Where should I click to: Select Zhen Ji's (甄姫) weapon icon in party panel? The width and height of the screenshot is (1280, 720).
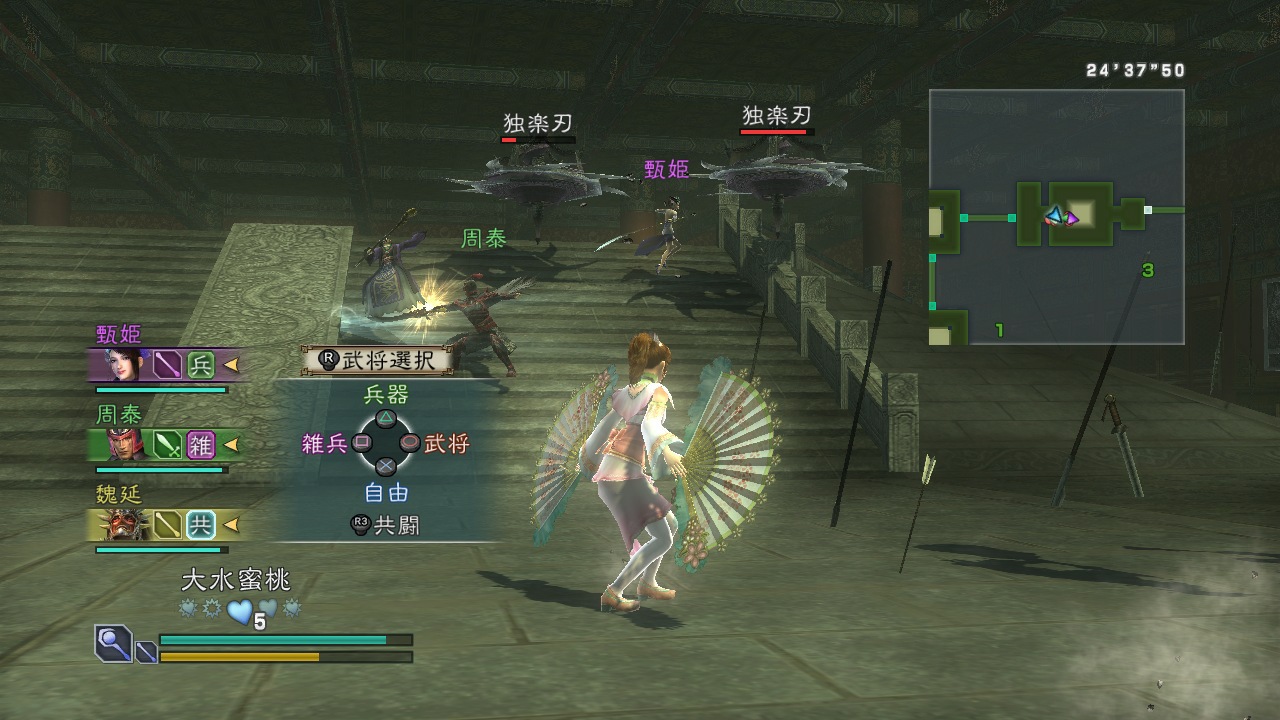[x=166, y=363]
